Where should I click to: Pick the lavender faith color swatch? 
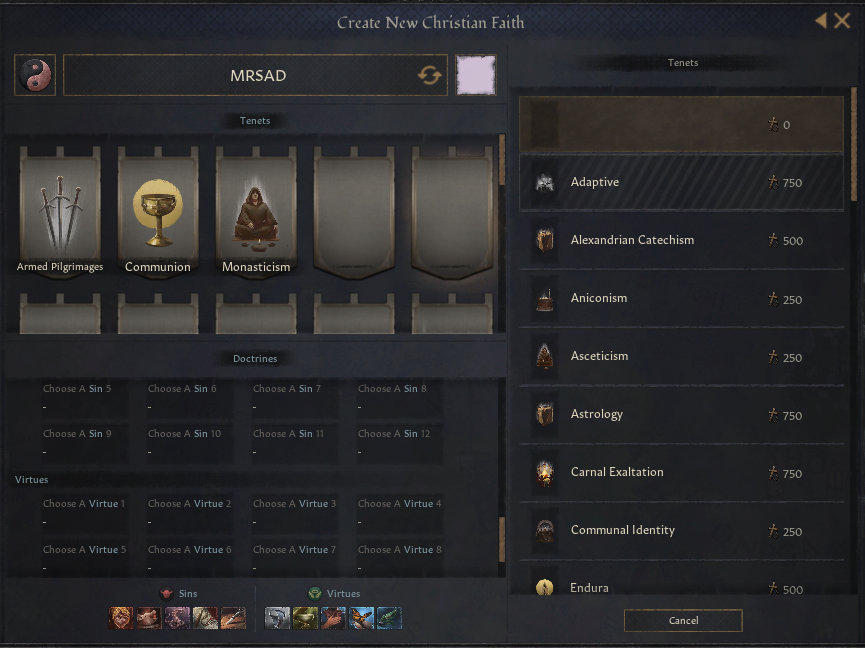475,76
